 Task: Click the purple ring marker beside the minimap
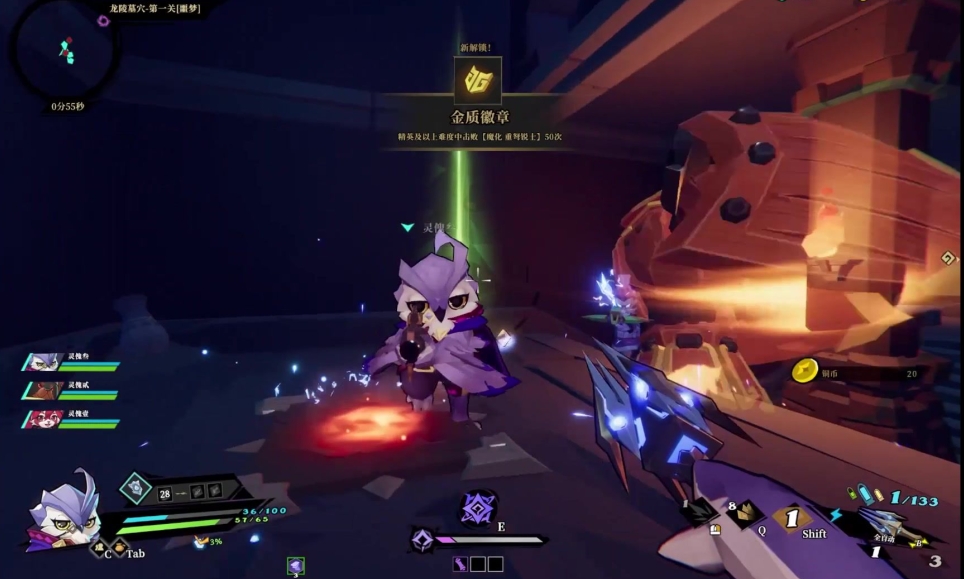click(103, 21)
